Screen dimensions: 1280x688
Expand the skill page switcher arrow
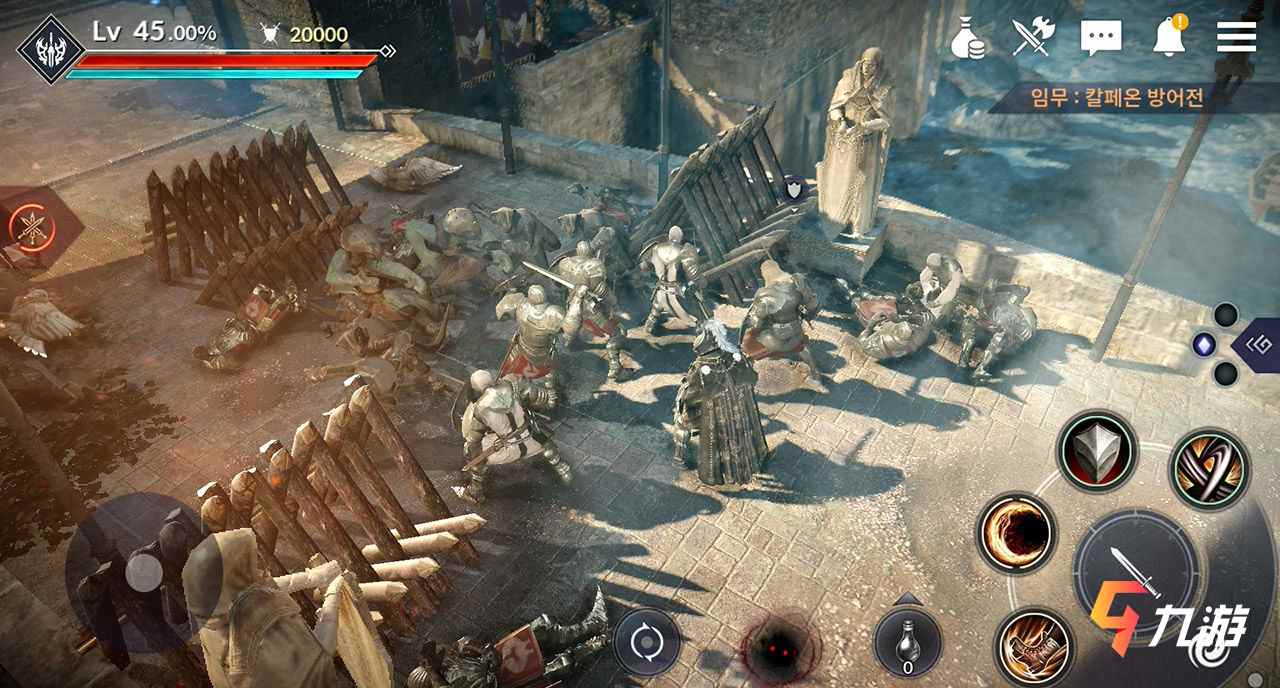click(x=1257, y=345)
